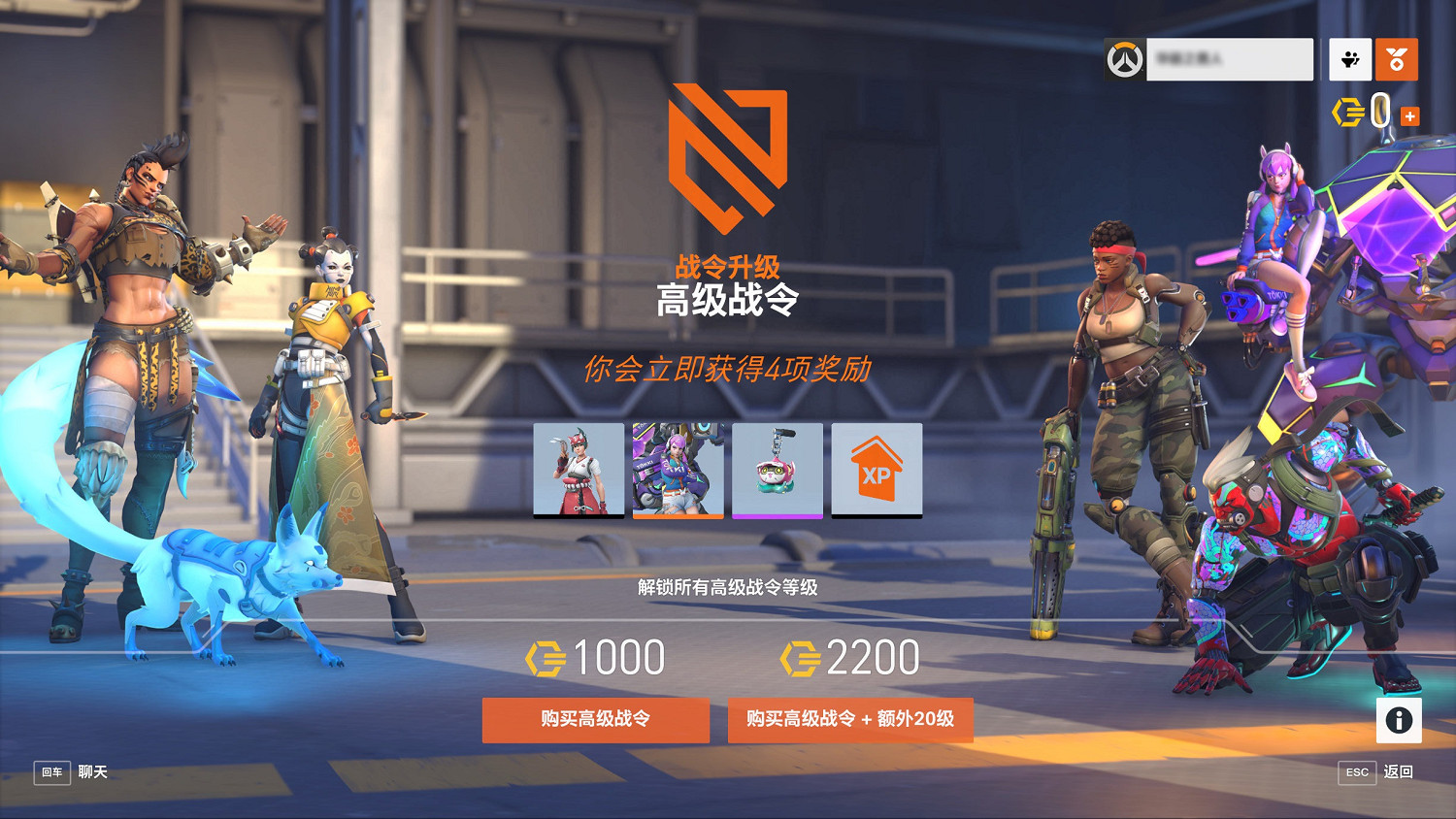Click the ESC key hint label
The width and height of the screenshot is (1456, 819).
coord(1356,773)
